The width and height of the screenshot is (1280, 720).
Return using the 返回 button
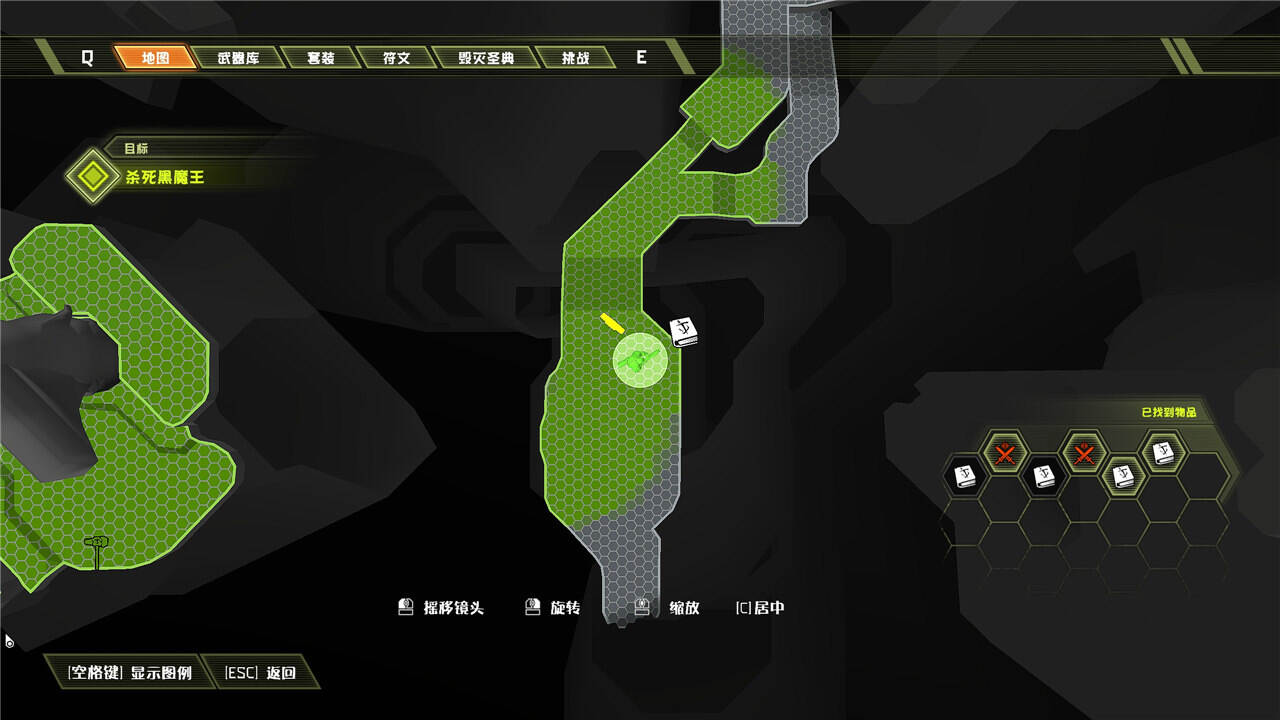pos(261,673)
